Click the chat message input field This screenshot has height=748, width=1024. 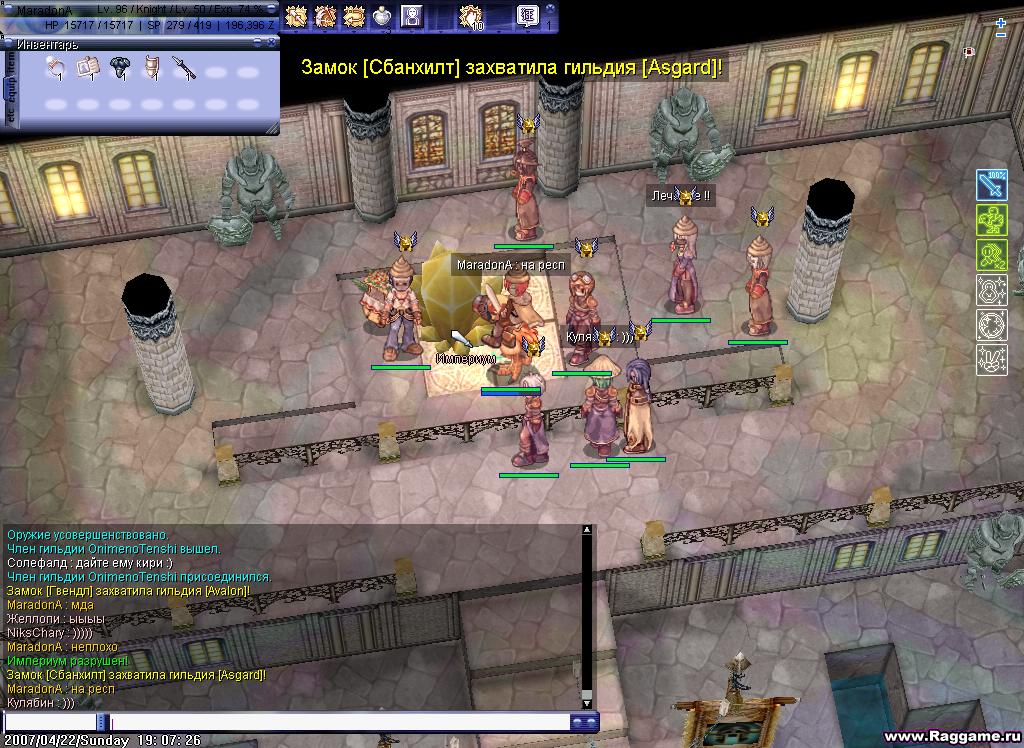(340, 722)
